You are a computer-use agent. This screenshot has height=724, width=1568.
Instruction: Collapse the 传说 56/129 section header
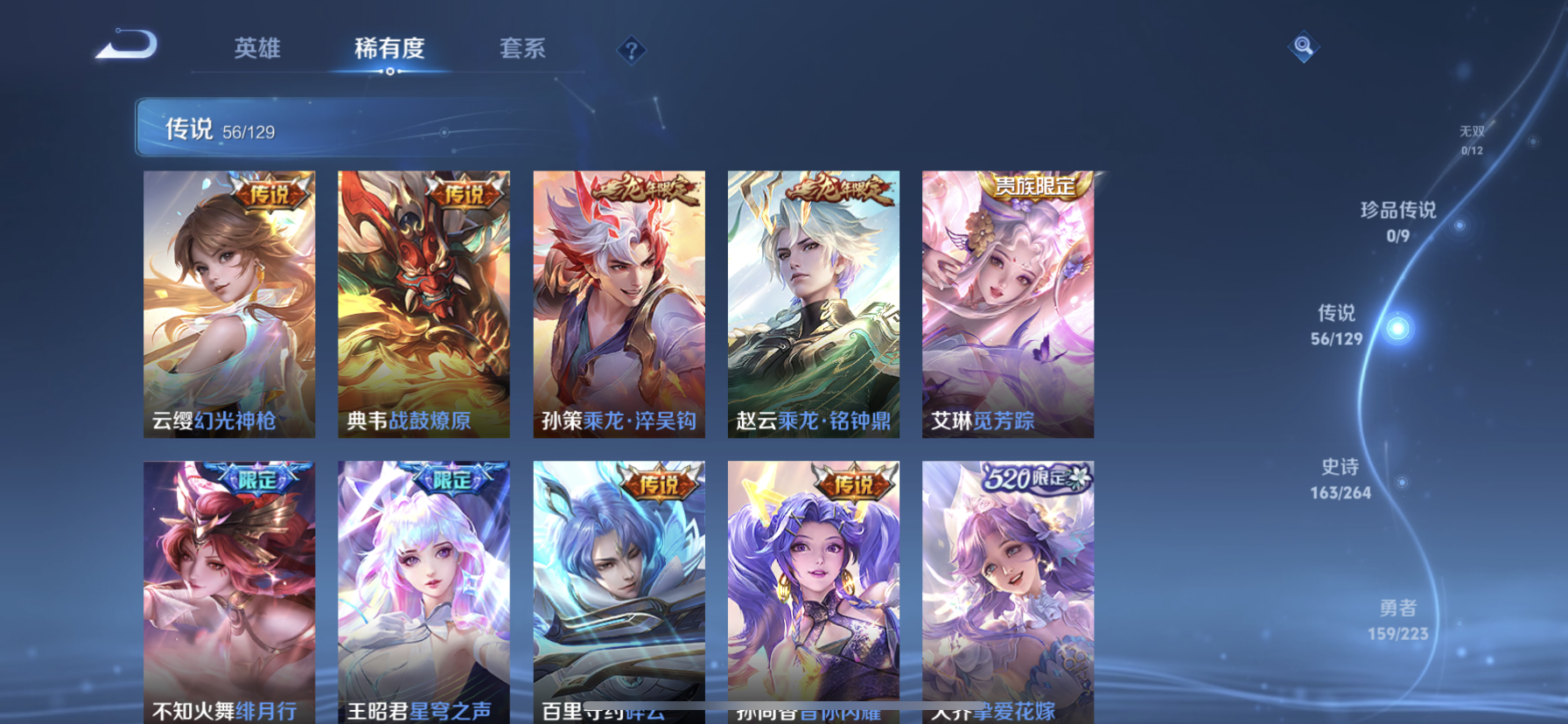[x=350, y=129]
